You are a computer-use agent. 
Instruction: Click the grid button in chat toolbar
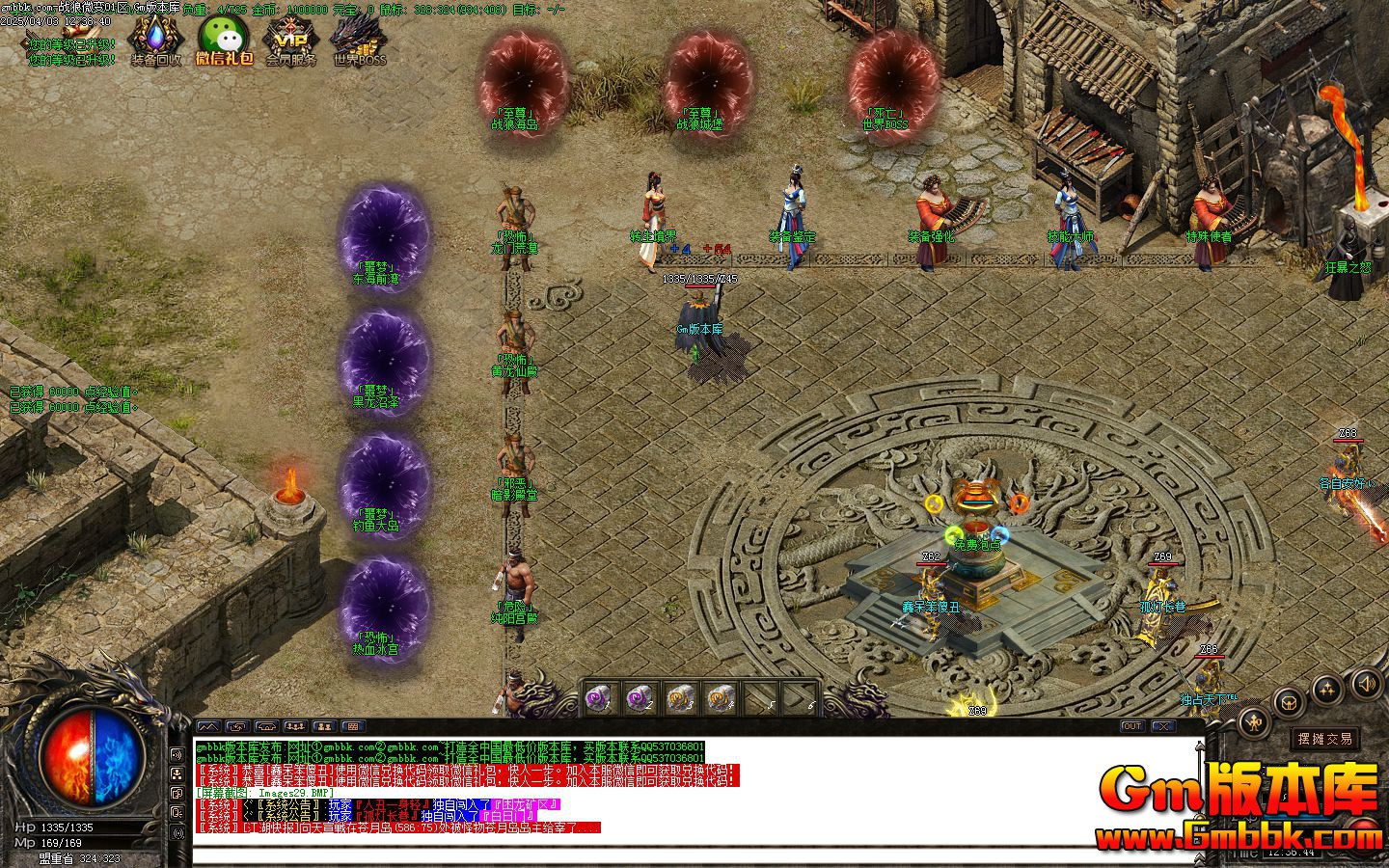click(353, 726)
